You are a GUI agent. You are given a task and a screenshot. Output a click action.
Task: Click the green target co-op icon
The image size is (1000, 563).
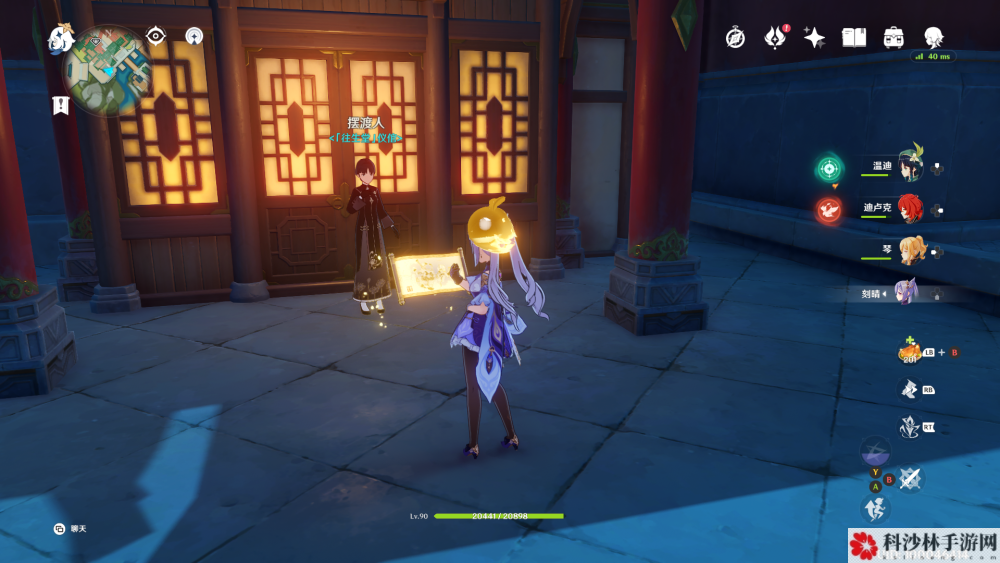point(828,168)
